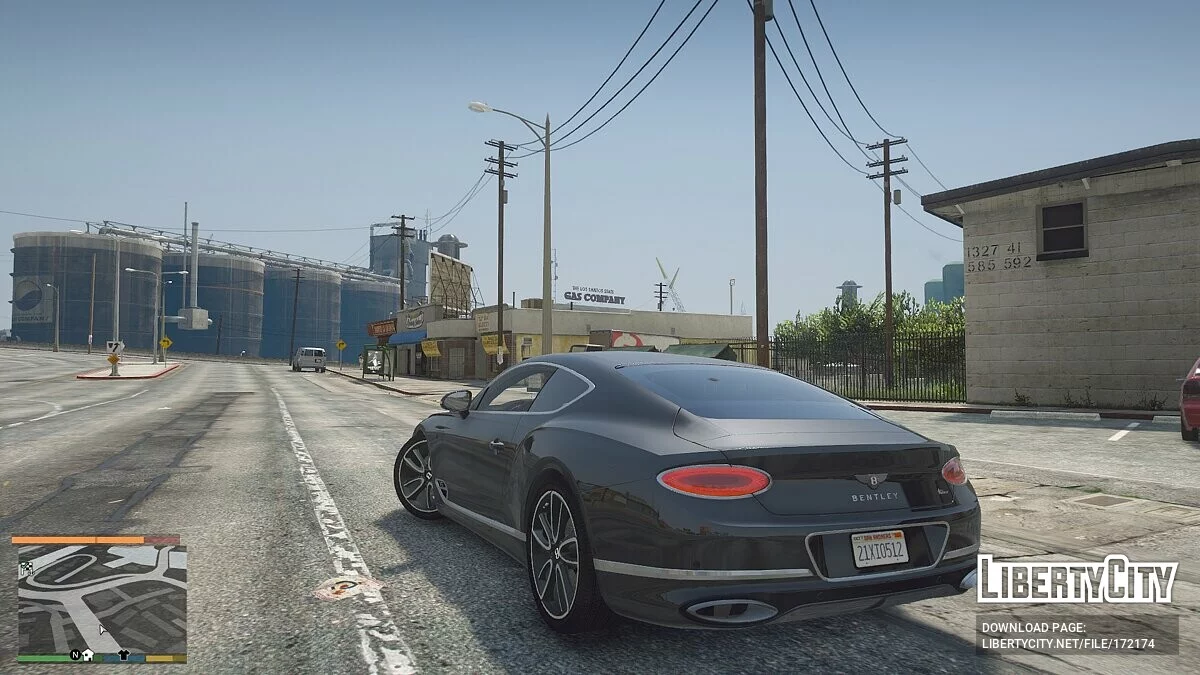
Task: Click the minimap in the corner
Action: coord(101,598)
